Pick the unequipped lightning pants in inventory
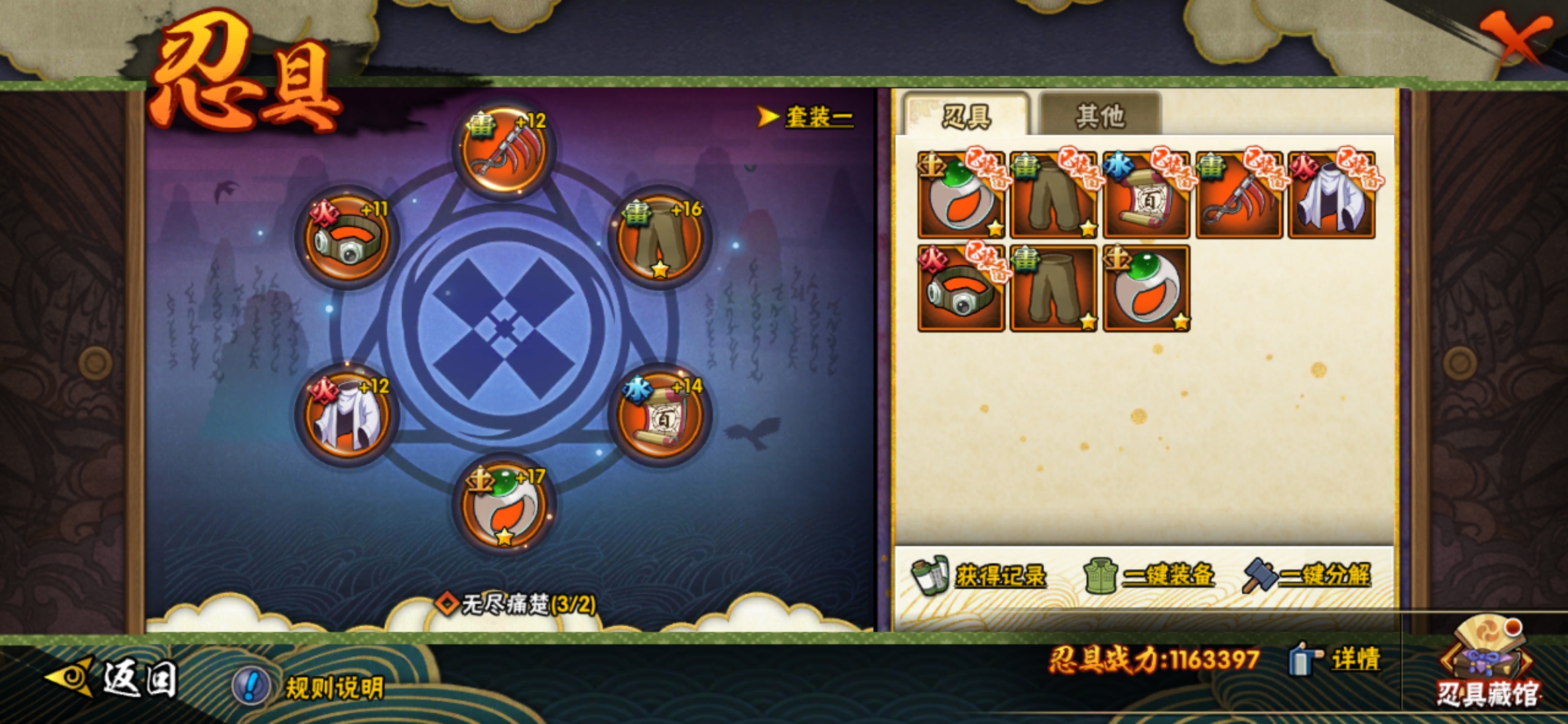 [1053, 288]
